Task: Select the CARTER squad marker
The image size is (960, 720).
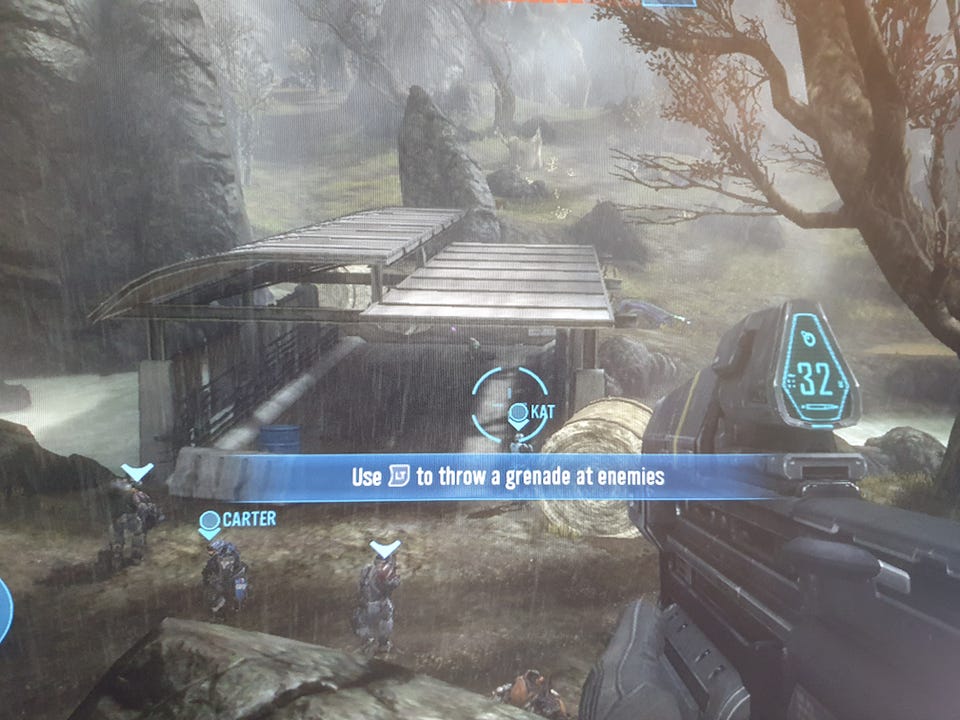Action: [x=210, y=522]
